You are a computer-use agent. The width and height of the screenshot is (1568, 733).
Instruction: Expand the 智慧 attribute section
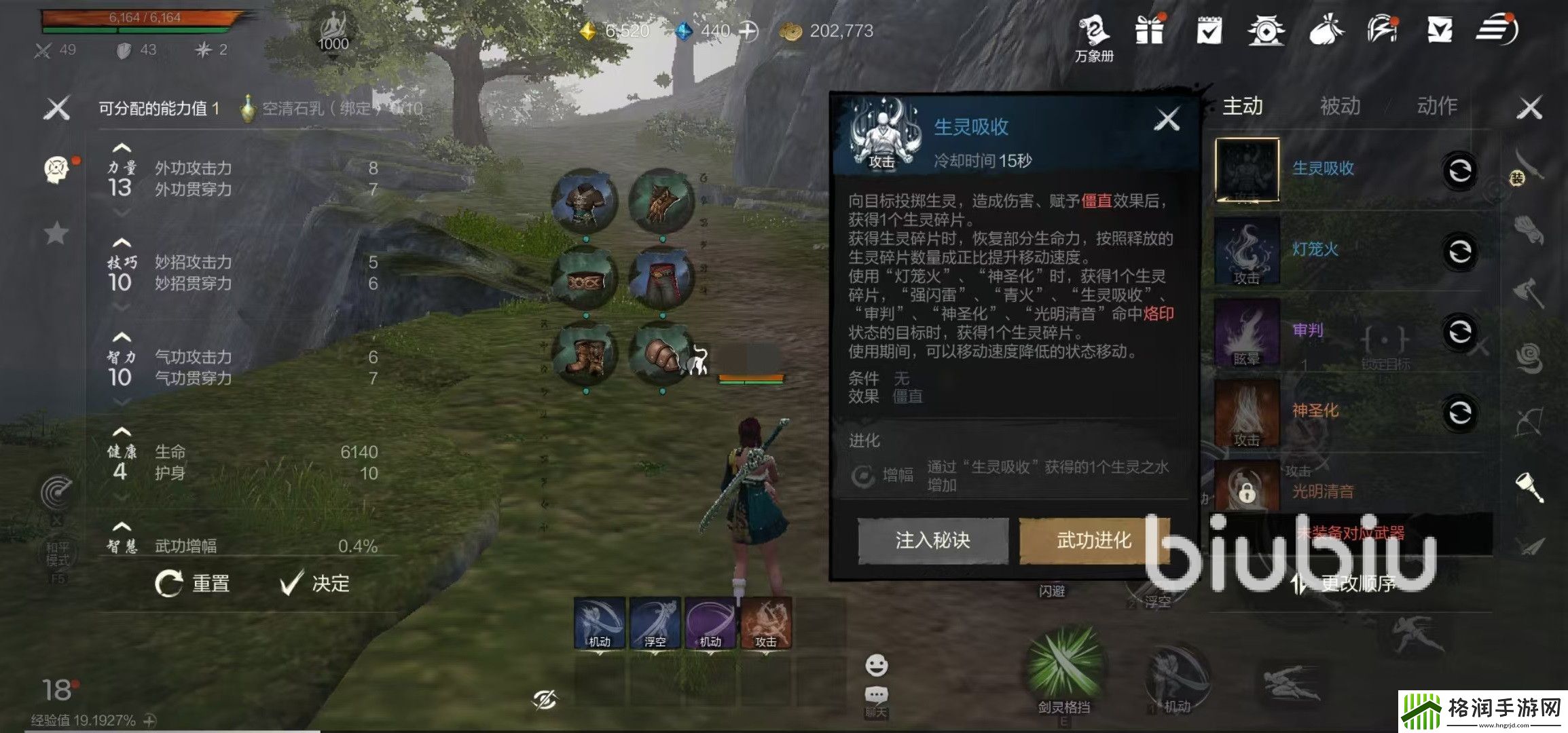pos(121,526)
